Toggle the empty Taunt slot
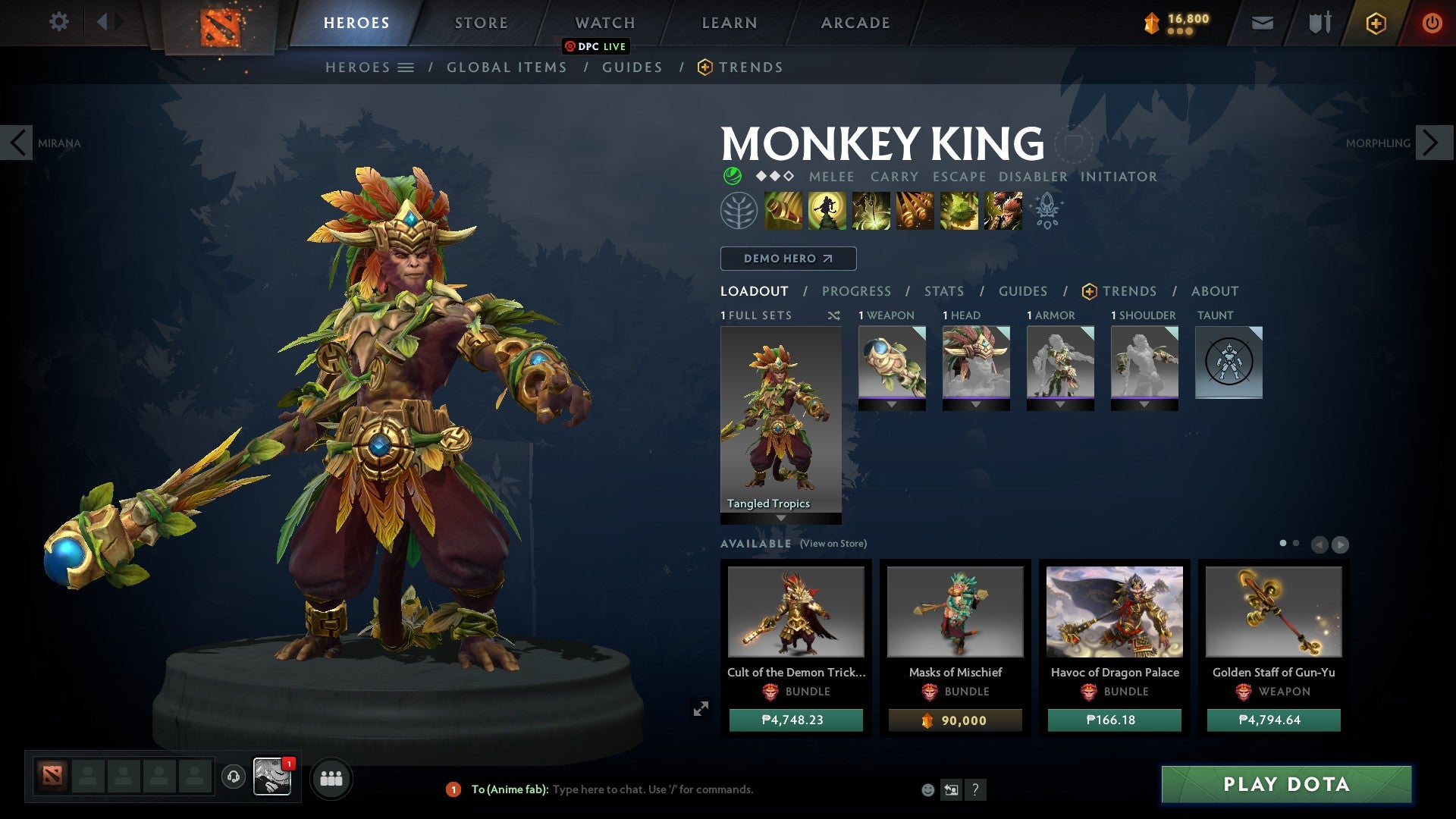 click(x=1228, y=362)
